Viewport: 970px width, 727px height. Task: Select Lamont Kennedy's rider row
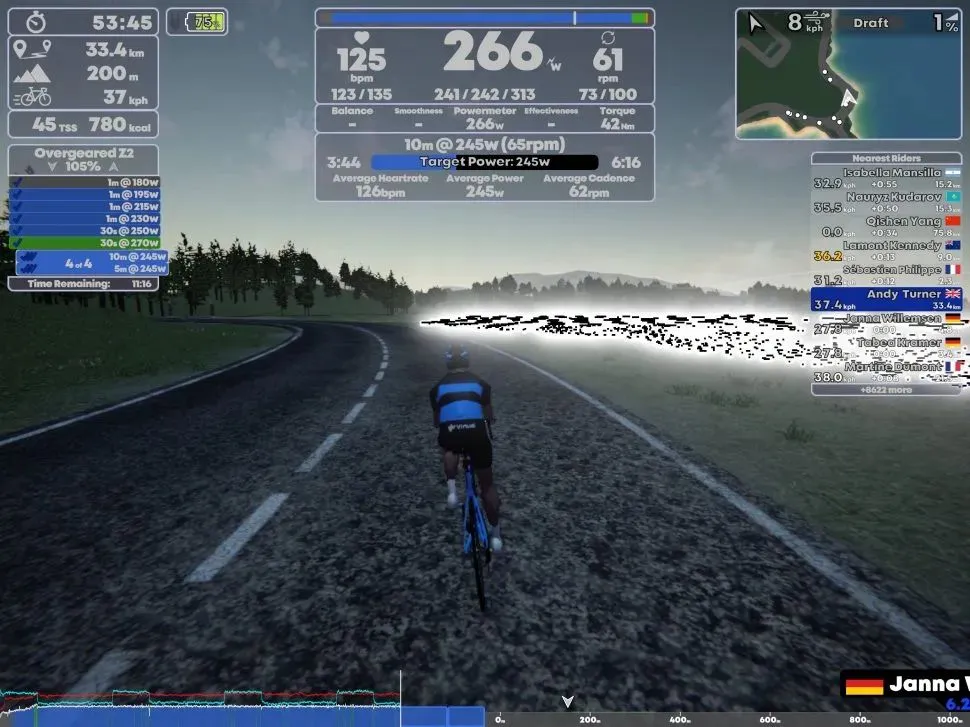tap(886, 251)
